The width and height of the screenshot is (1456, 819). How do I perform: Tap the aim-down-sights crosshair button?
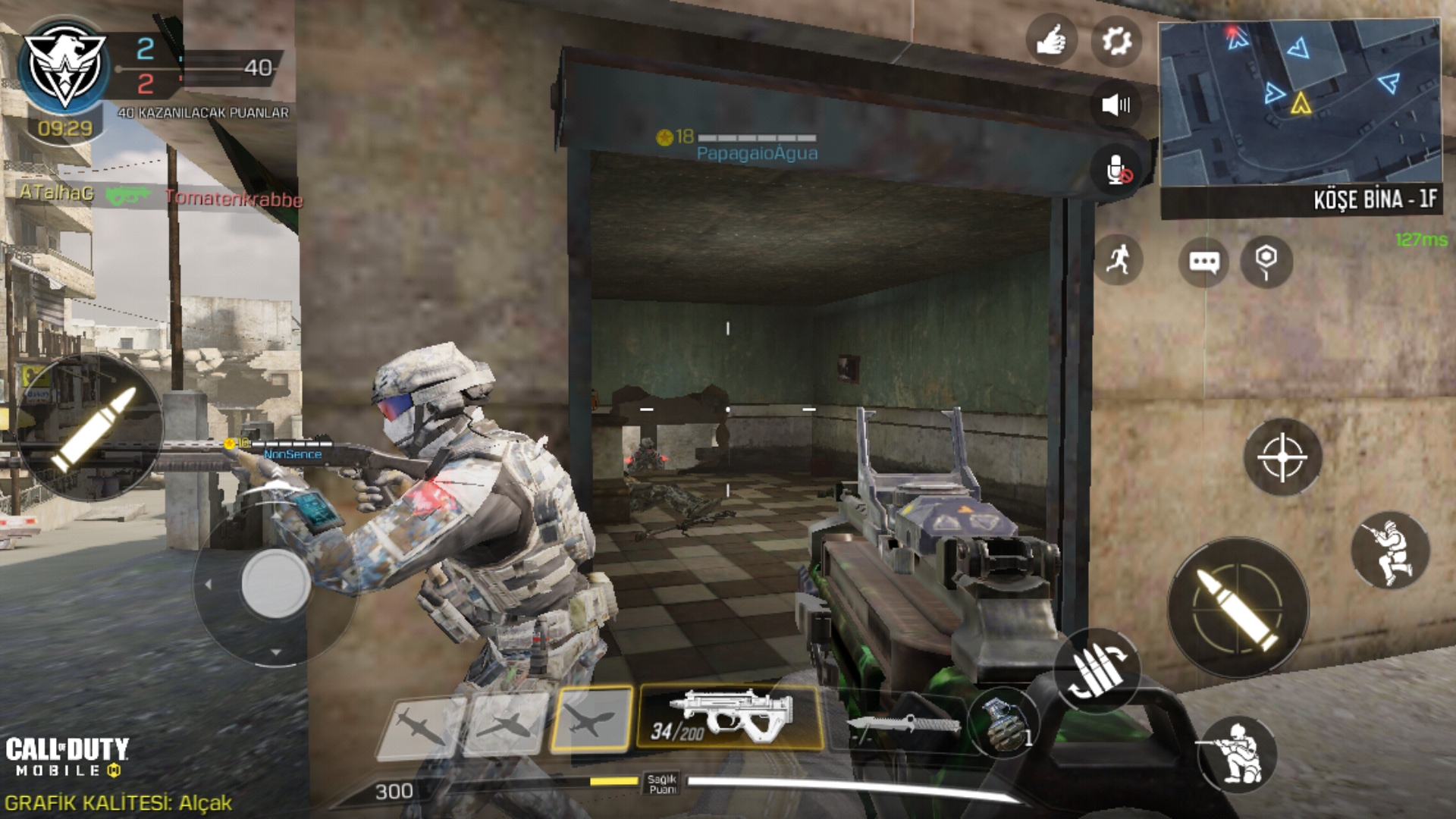(1282, 457)
